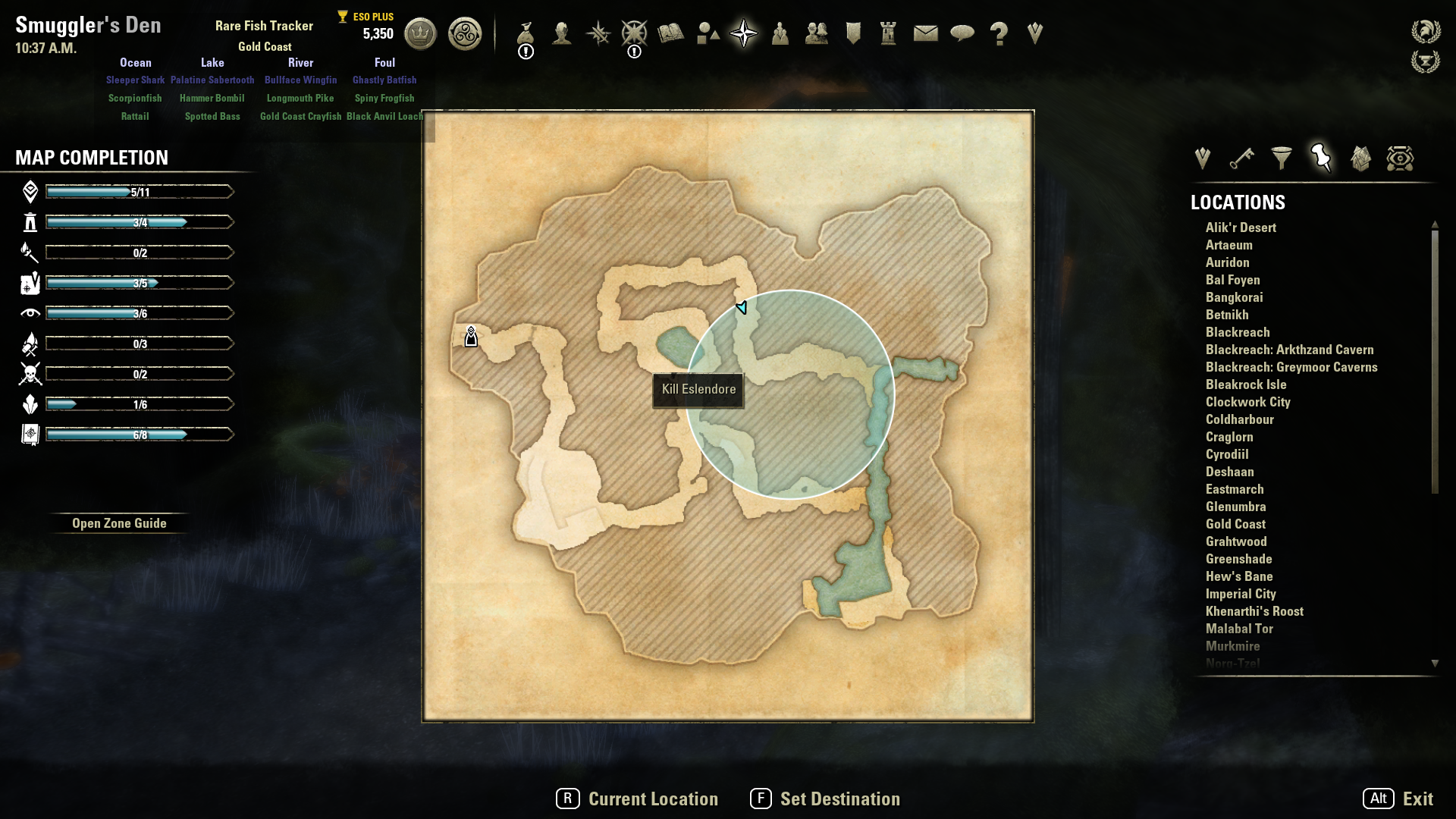Open the guild shield icon menu

pos(853,33)
